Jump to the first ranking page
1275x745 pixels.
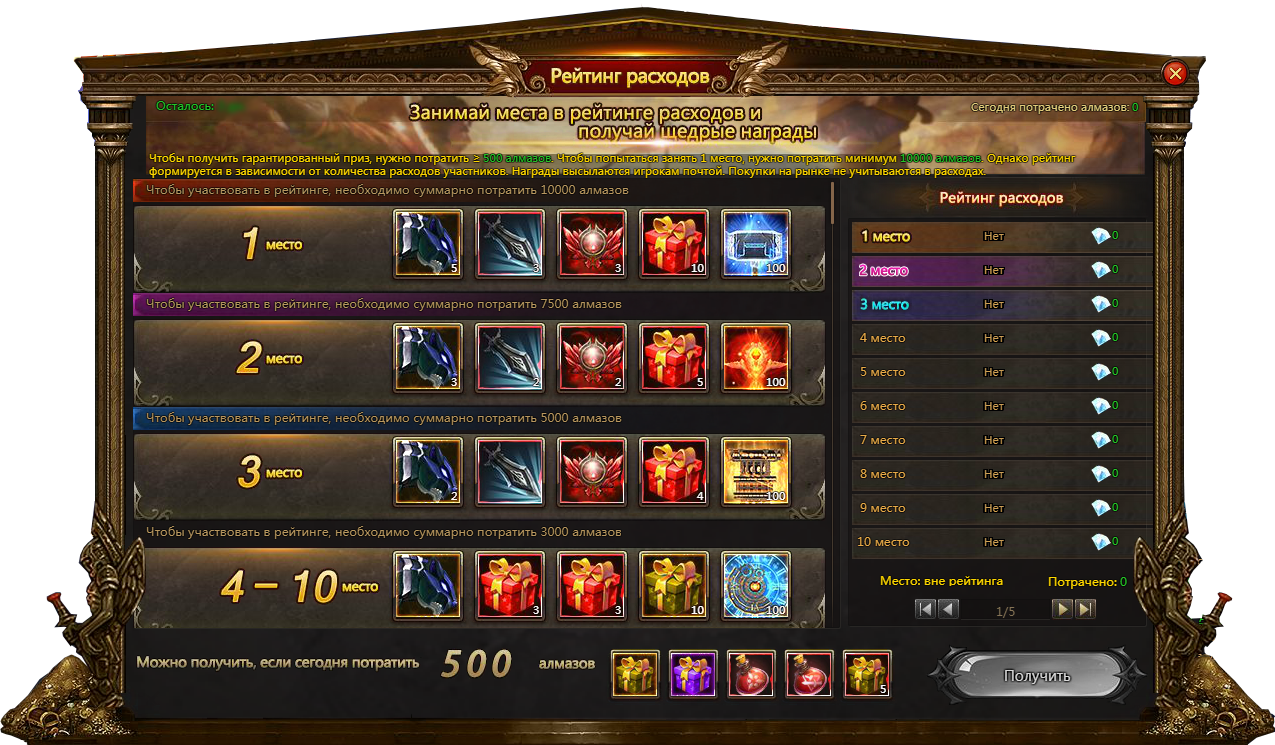tap(925, 609)
